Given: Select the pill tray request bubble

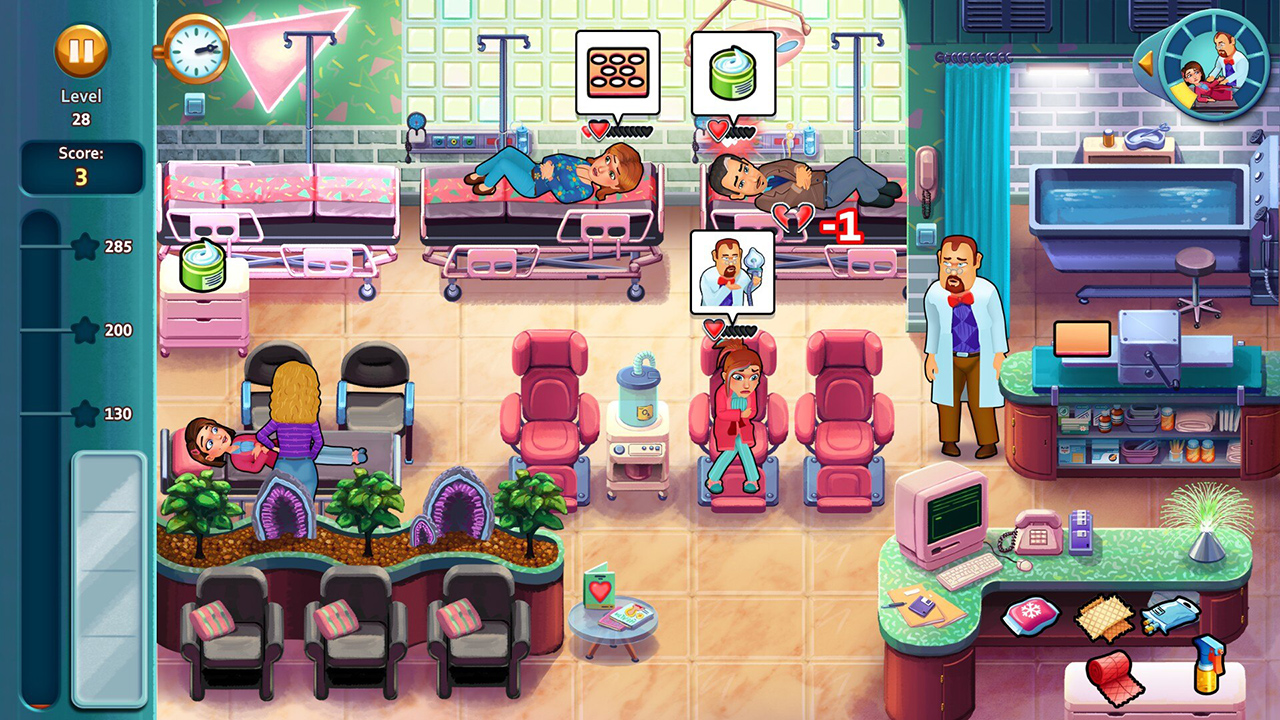Looking at the screenshot, I should pyautogui.click(x=617, y=72).
